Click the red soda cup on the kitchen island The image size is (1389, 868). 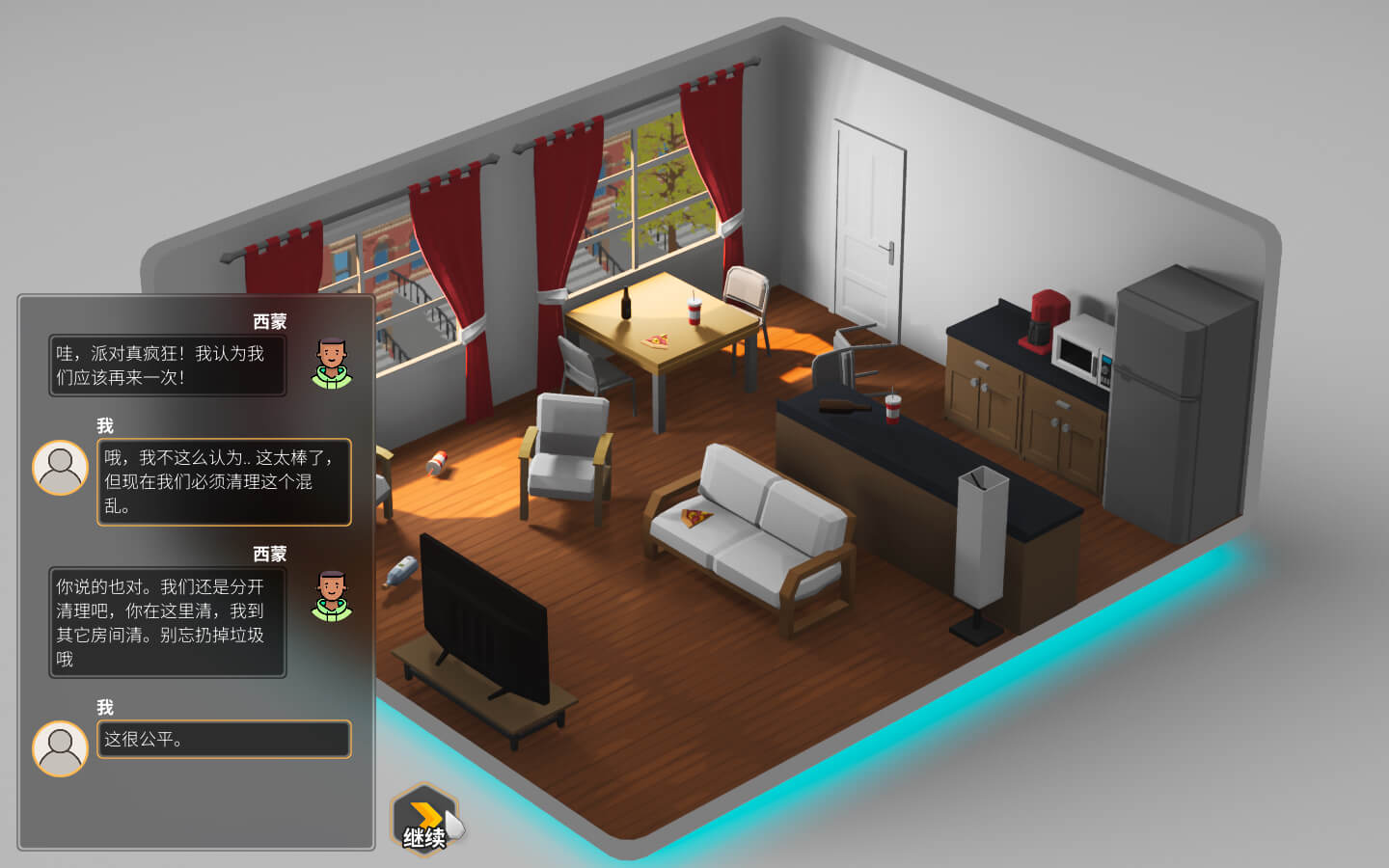892,412
